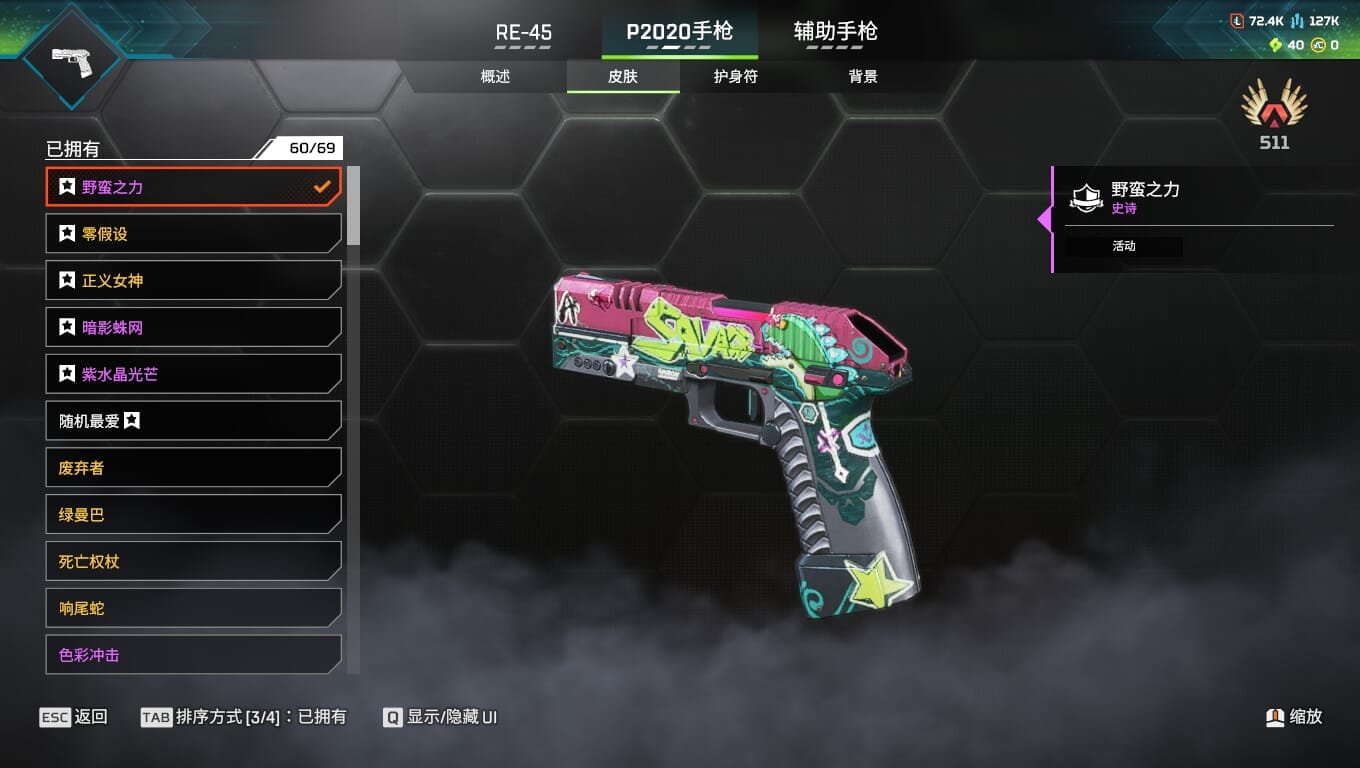Pick the 暗影蛛网 skin
The image size is (1360, 768).
(193, 328)
